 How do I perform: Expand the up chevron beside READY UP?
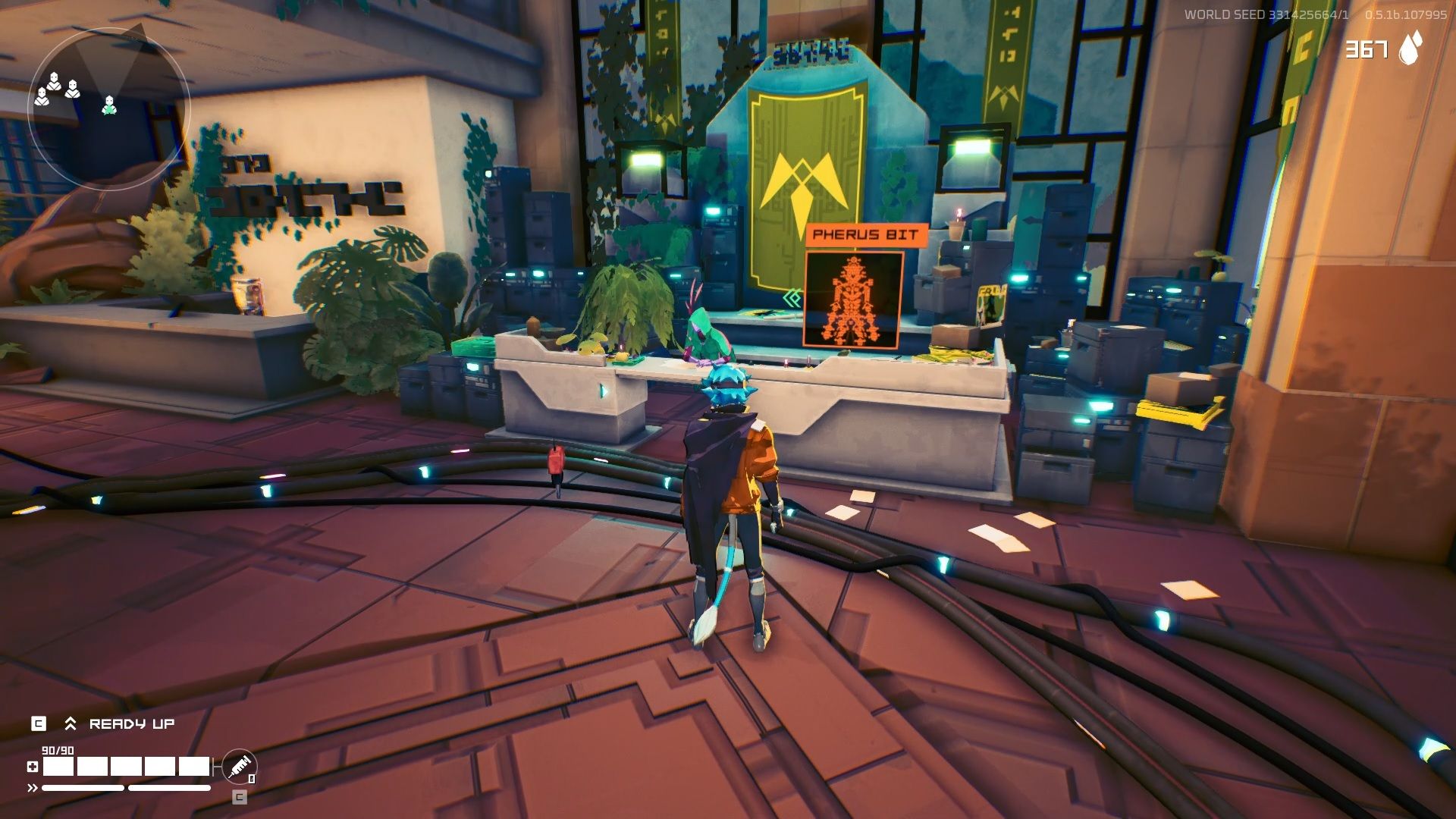click(71, 723)
